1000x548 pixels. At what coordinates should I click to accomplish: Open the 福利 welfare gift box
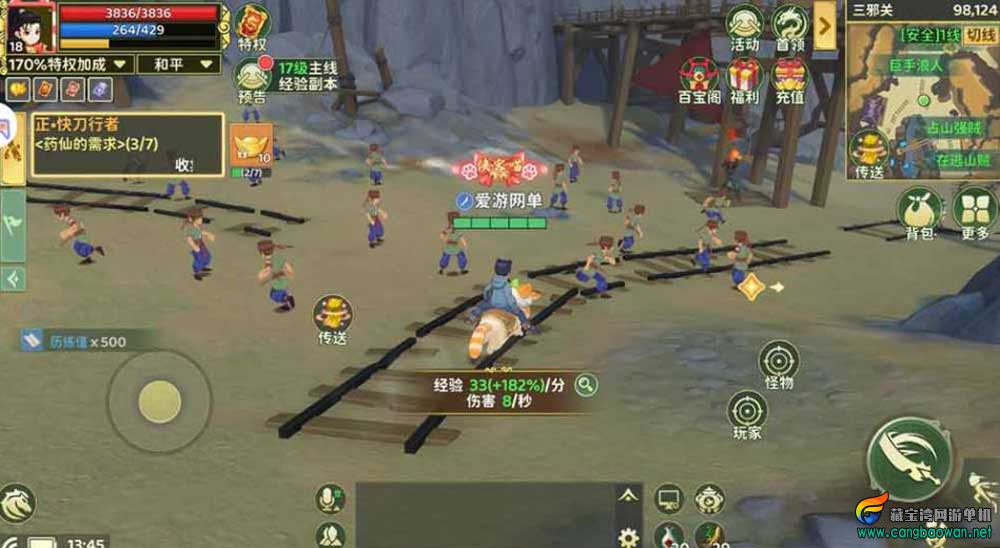pos(744,79)
